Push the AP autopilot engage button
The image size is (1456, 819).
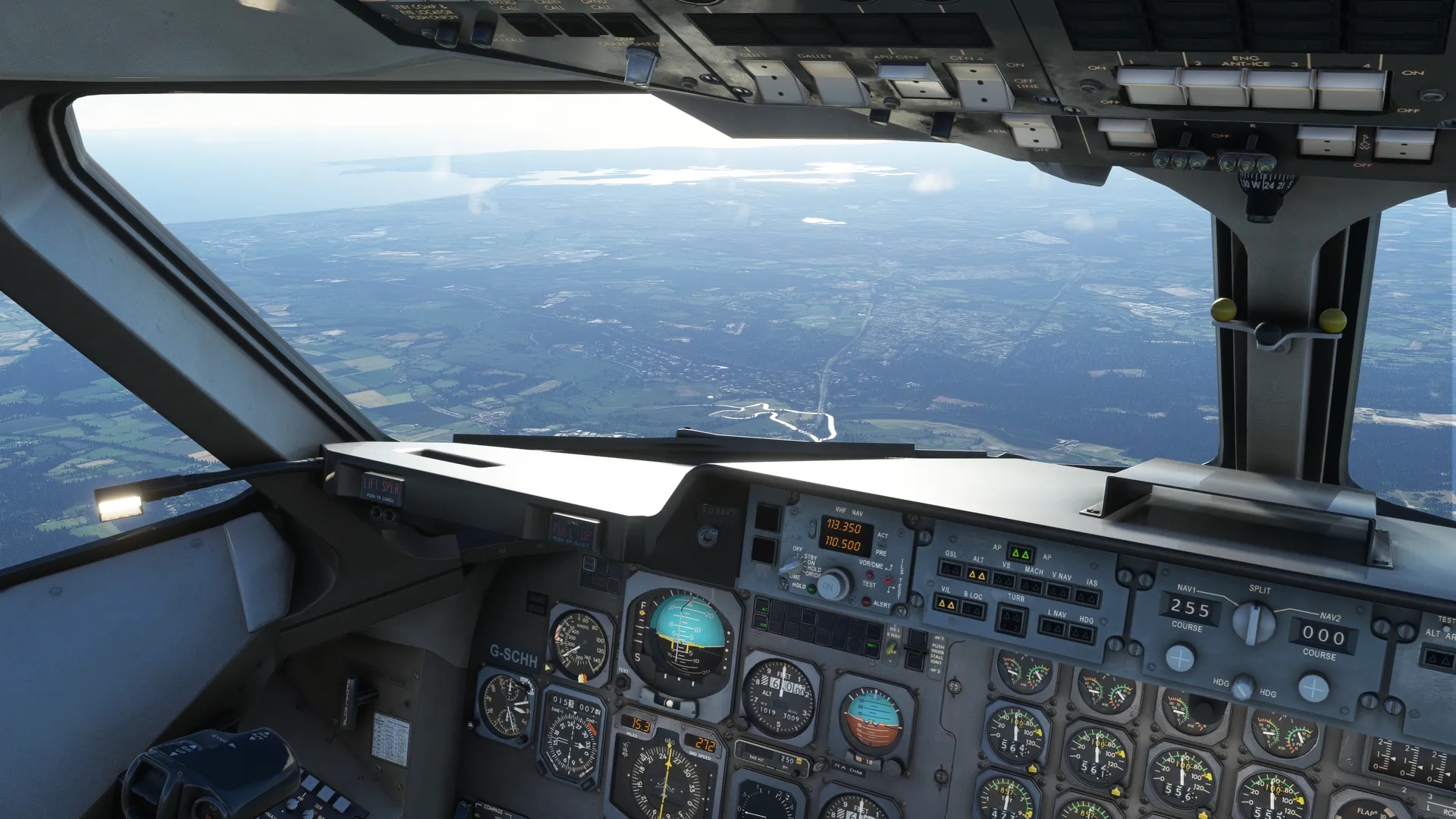tap(1021, 554)
